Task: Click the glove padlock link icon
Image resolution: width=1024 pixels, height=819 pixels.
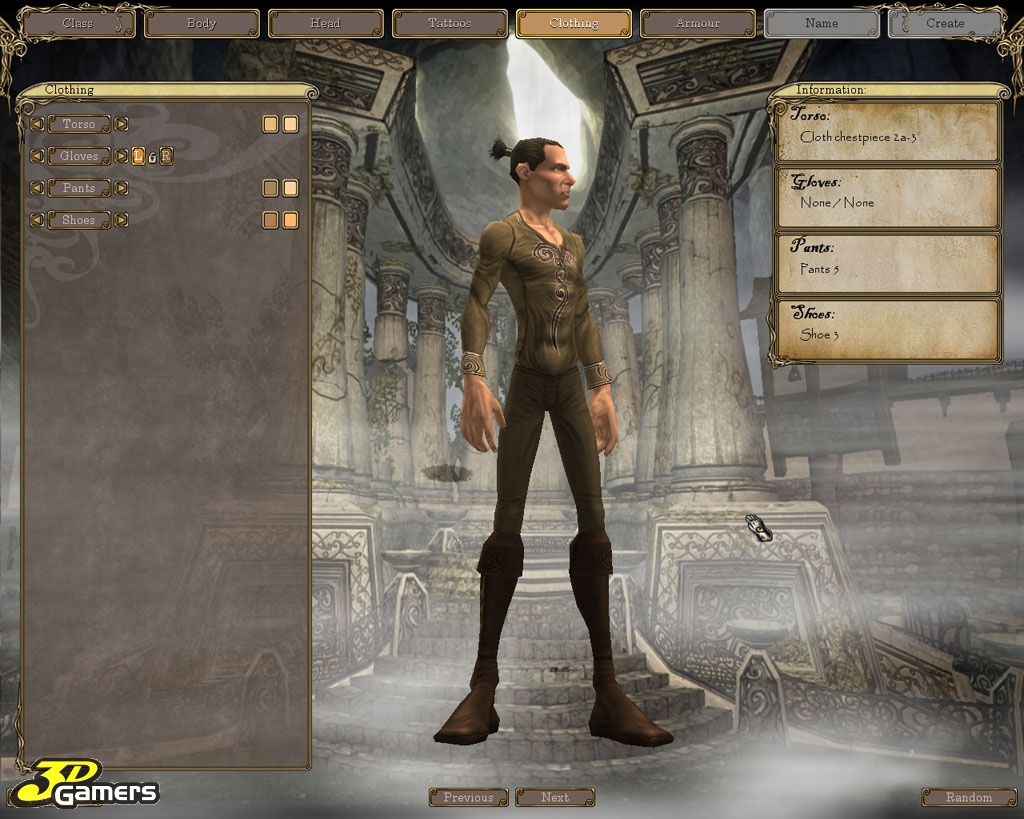Action: (x=152, y=156)
